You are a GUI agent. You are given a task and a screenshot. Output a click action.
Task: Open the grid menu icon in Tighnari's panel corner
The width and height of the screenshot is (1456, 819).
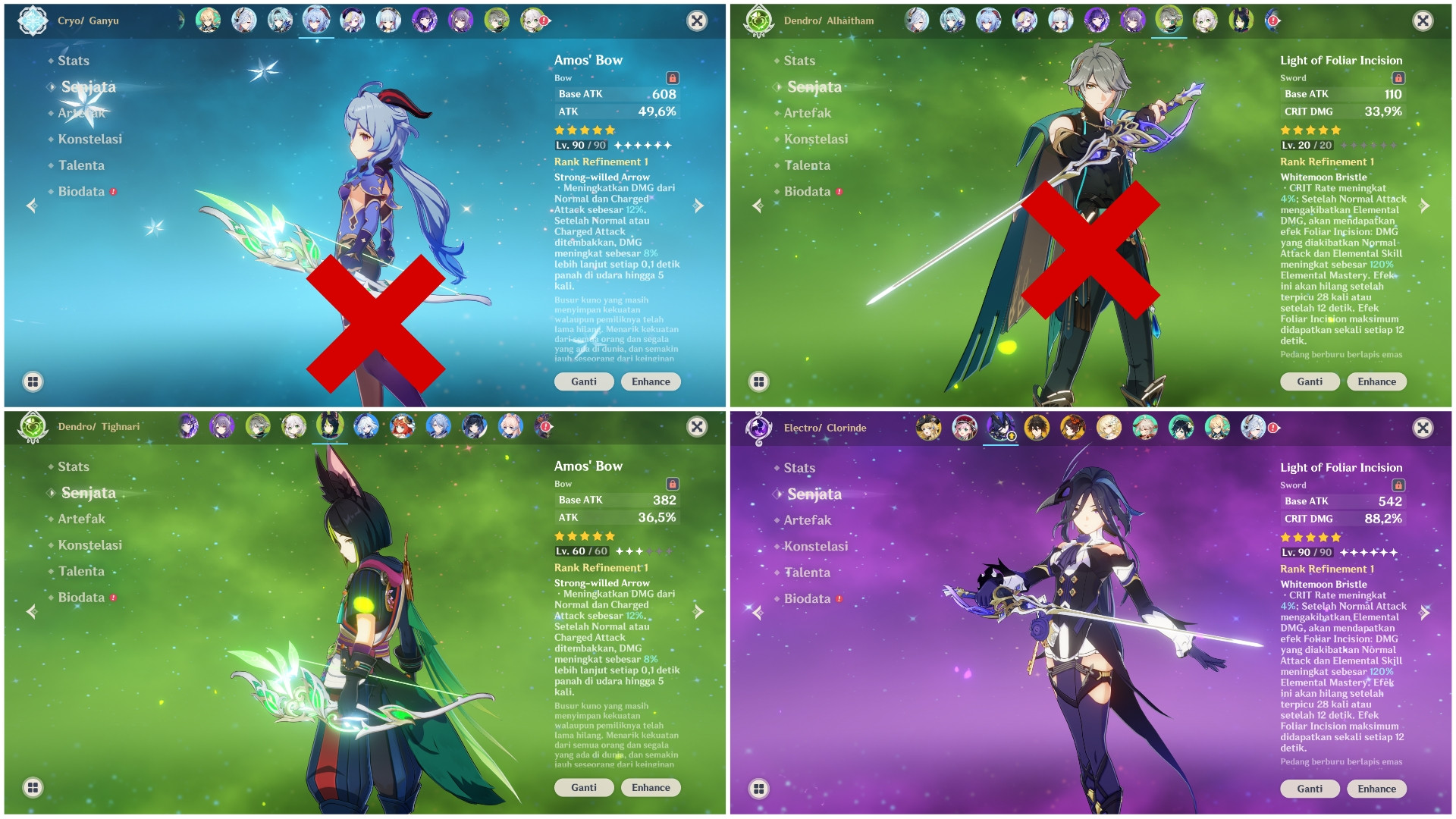33,788
